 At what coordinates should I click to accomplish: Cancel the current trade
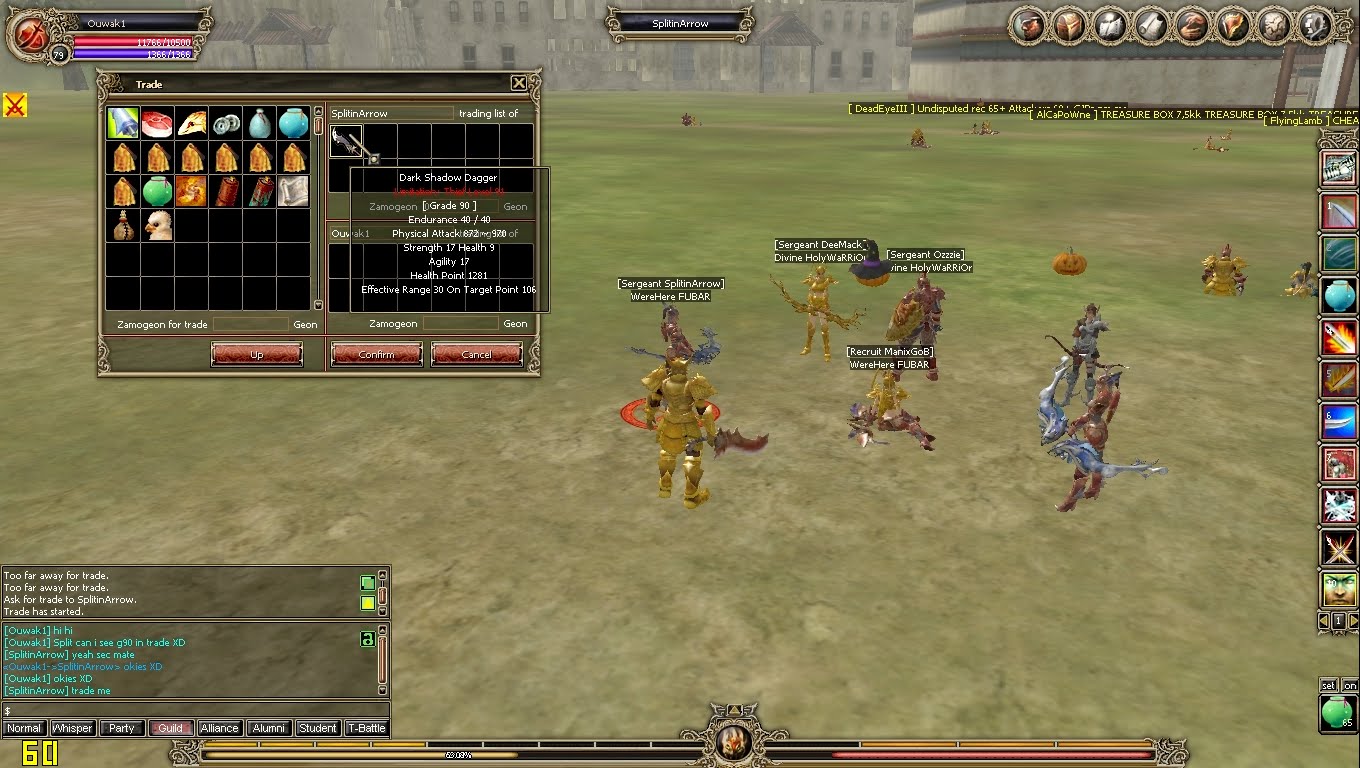click(476, 354)
